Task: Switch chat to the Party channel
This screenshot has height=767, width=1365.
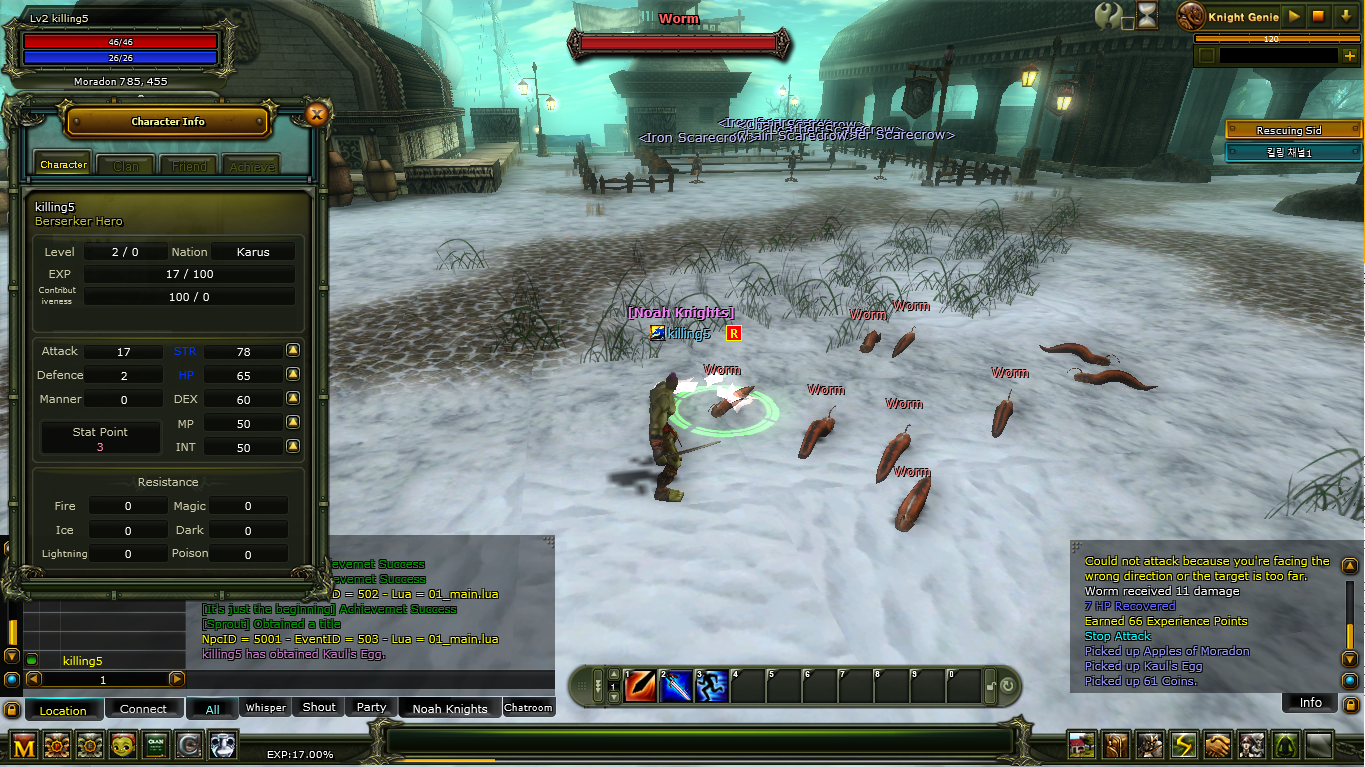Action: [x=371, y=707]
